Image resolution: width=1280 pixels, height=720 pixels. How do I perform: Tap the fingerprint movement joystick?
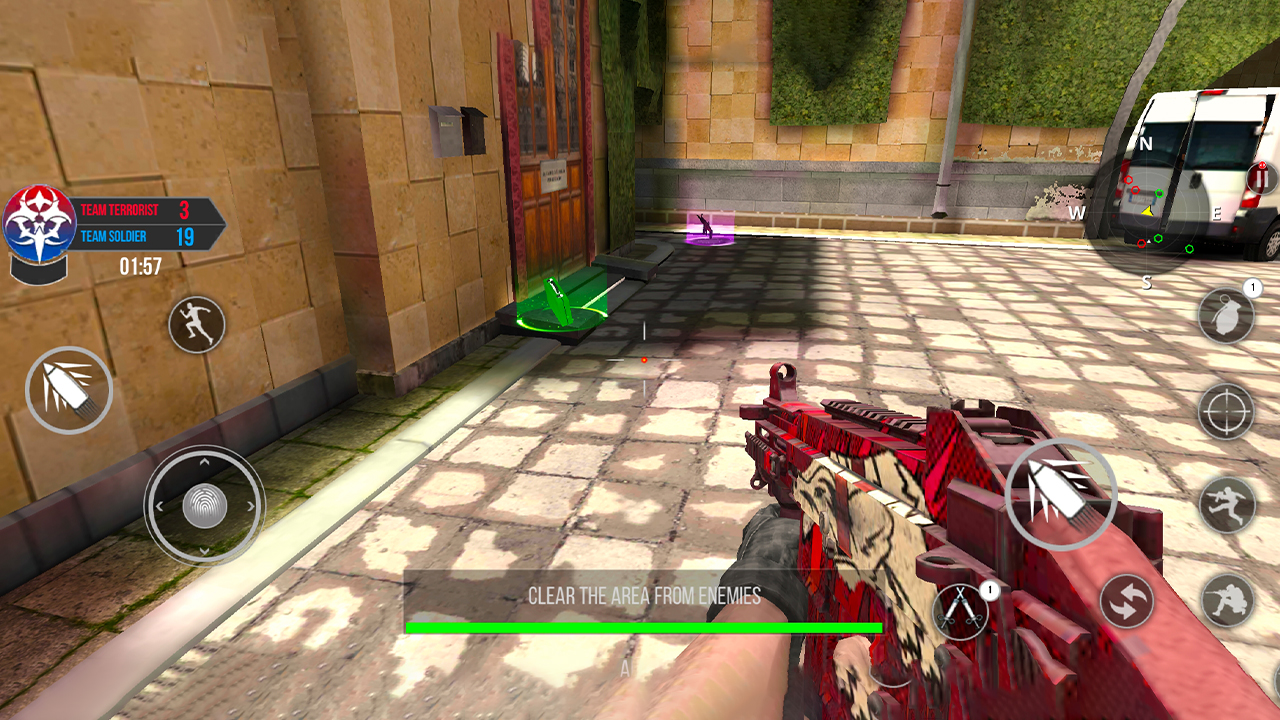point(204,506)
